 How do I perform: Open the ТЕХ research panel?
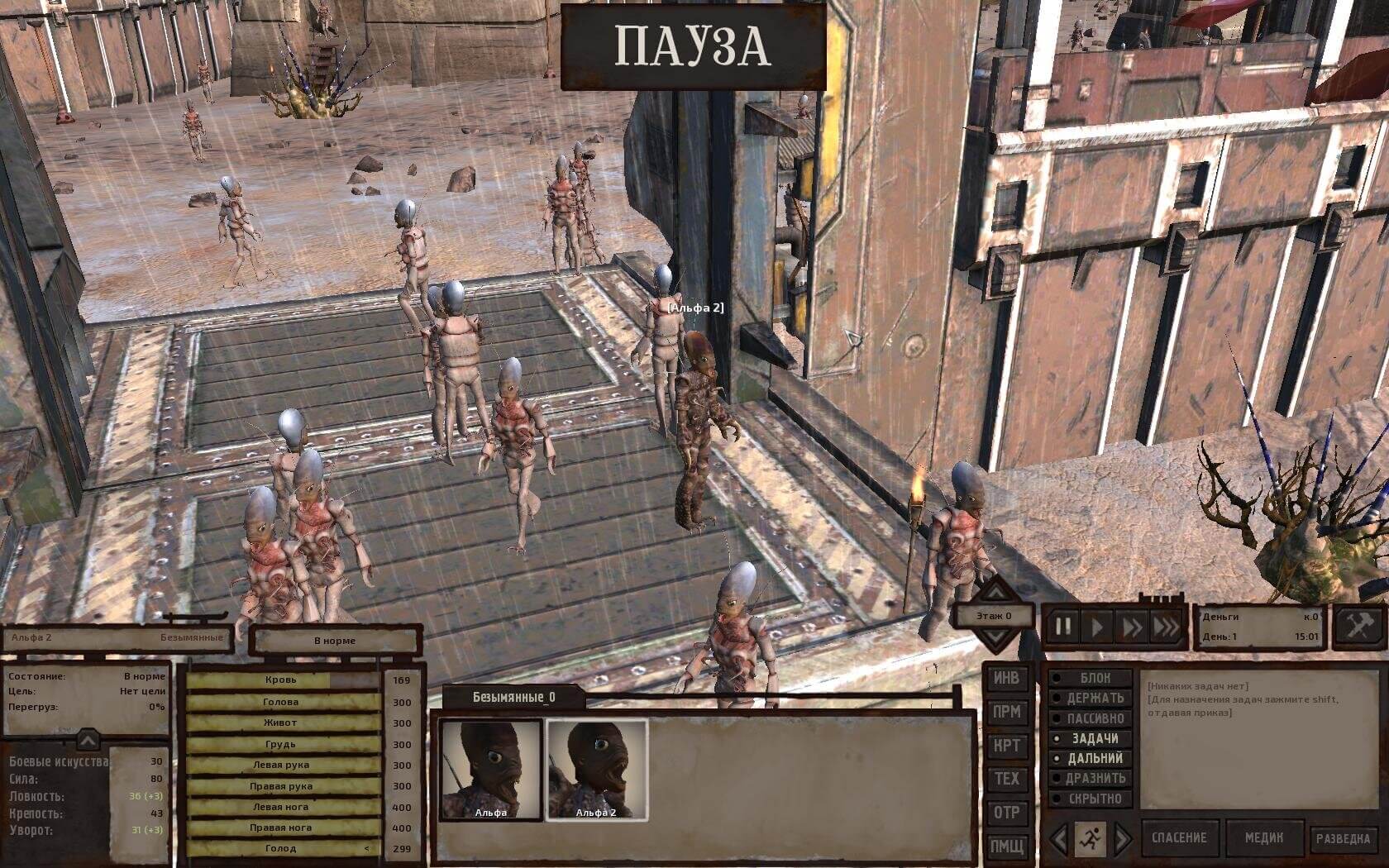pos(1006,779)
